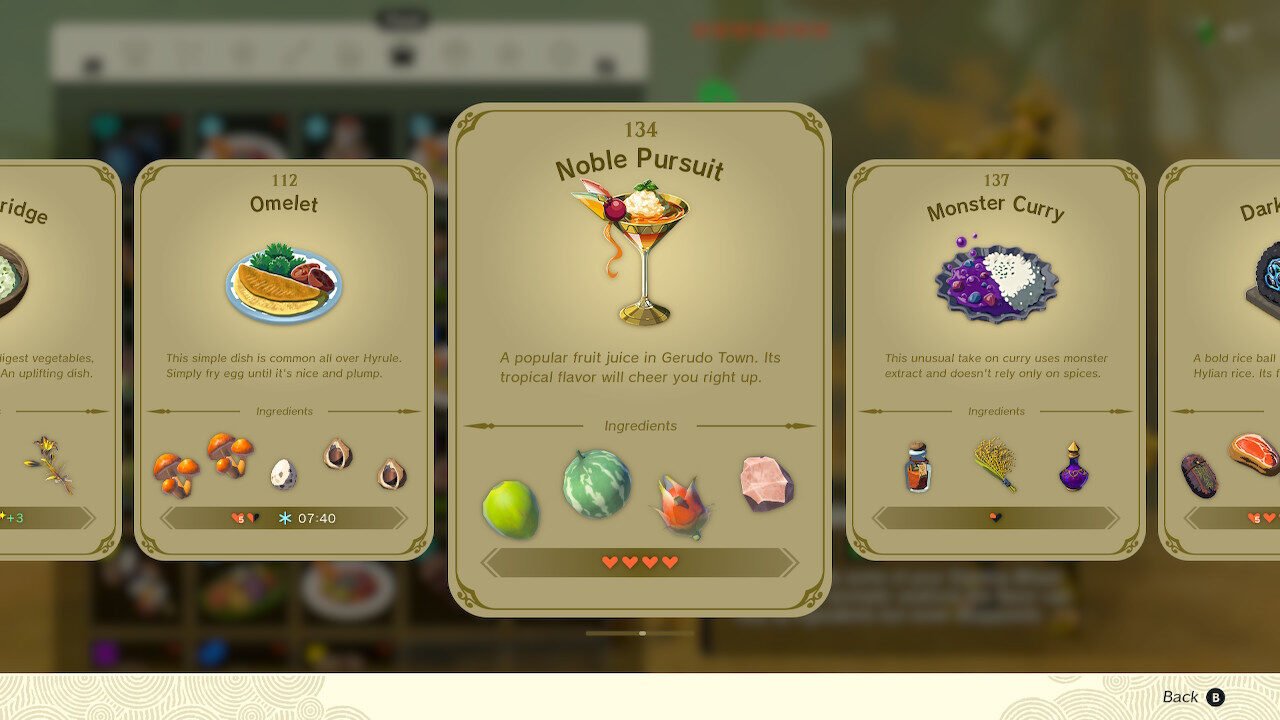Select the Noble Pursuit recipe card

click(640, 360)
